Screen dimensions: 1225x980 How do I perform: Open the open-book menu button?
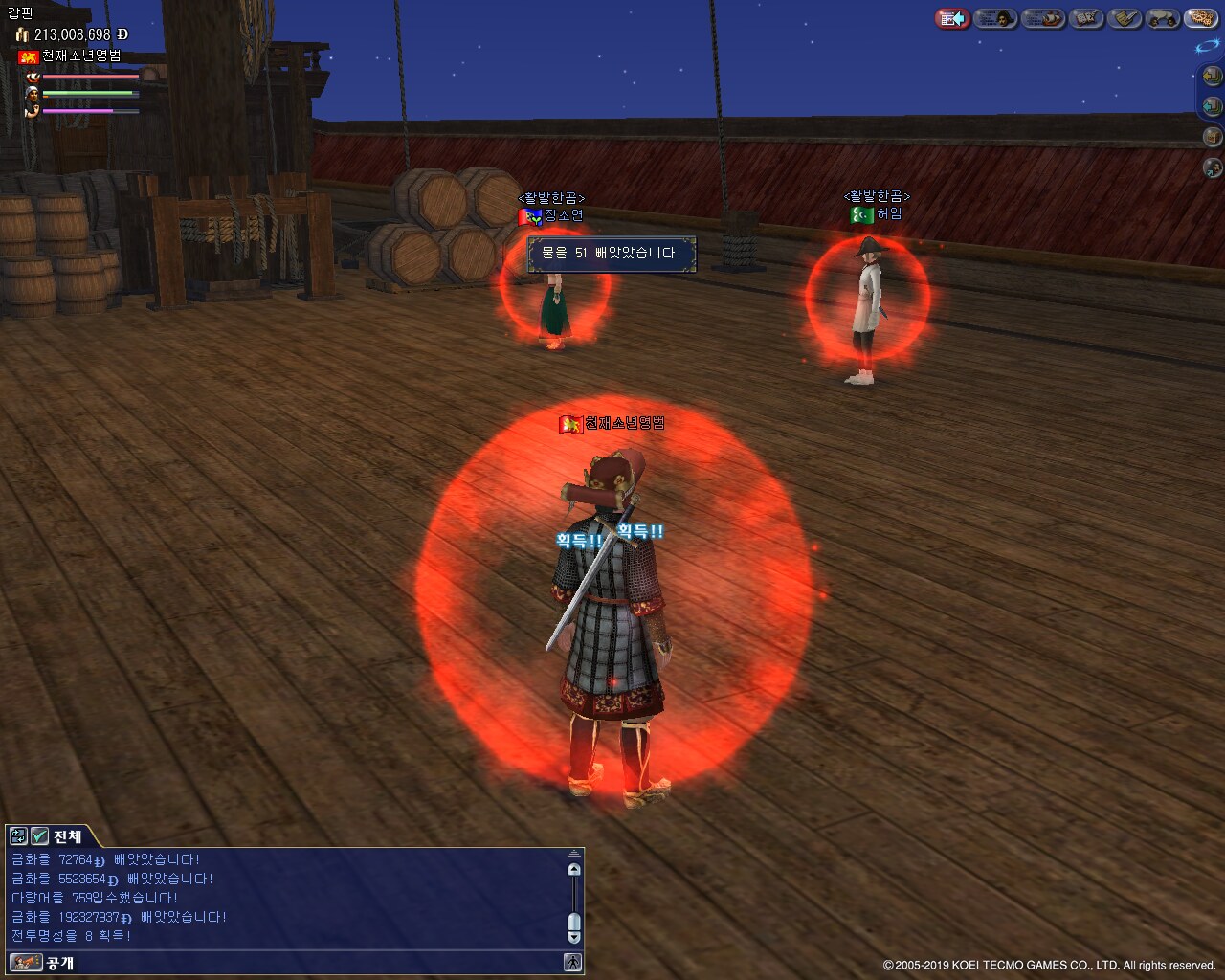tap(1085, 18)
